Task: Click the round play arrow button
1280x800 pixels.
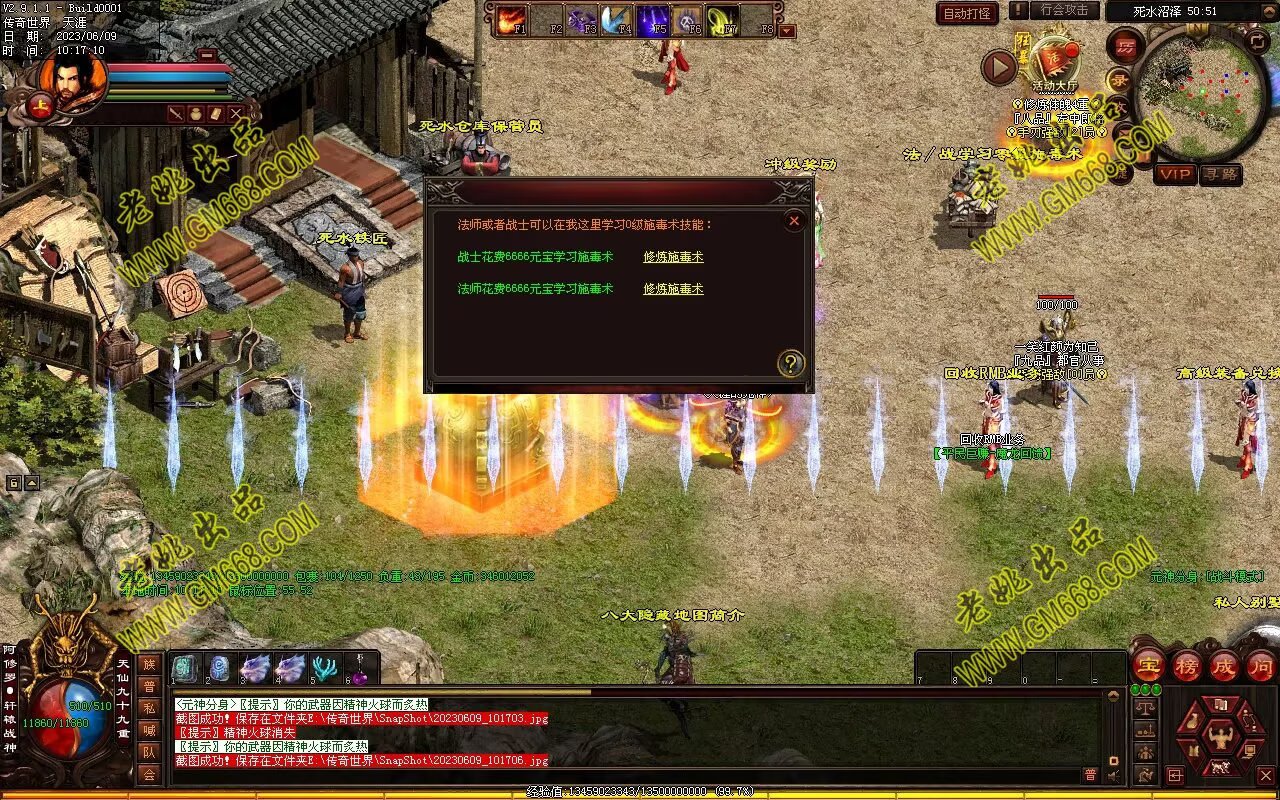Action: click(x=999, y=67)
